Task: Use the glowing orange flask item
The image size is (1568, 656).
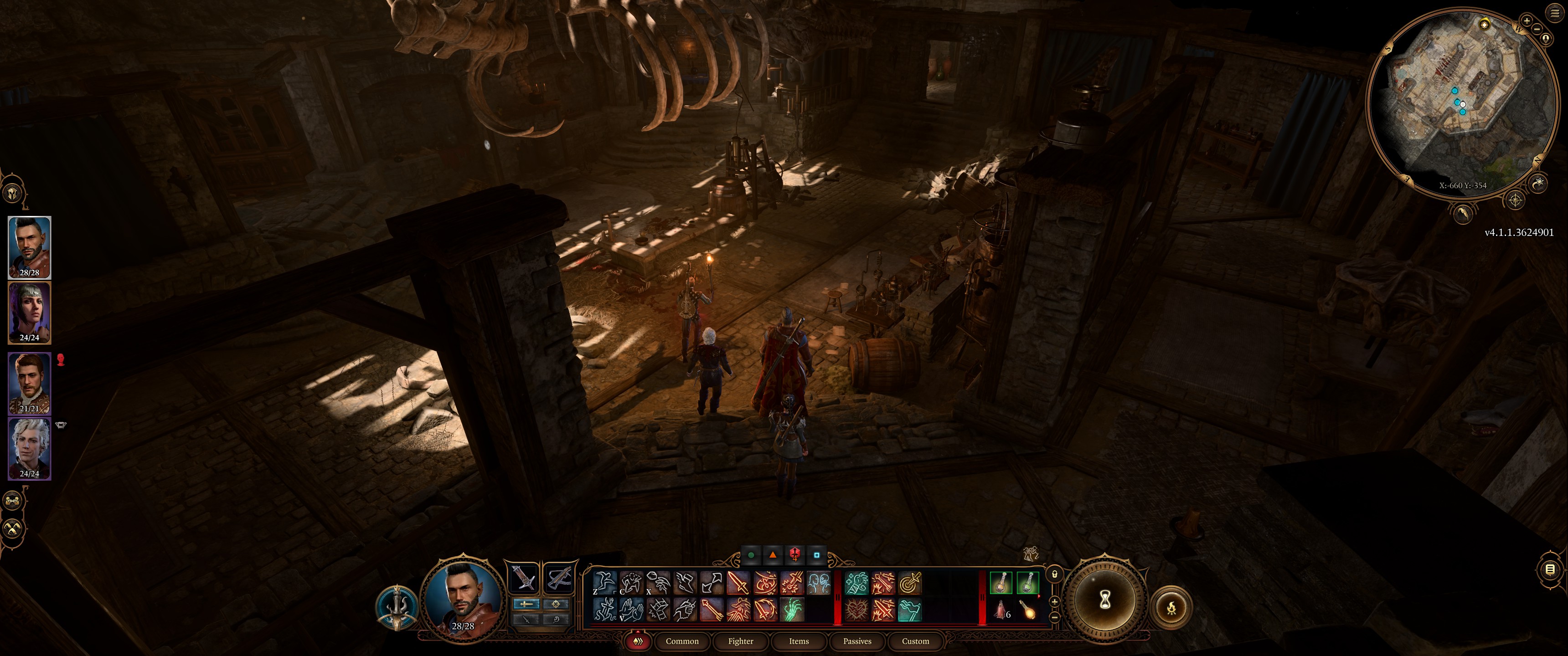Action: coord(1028,609)
